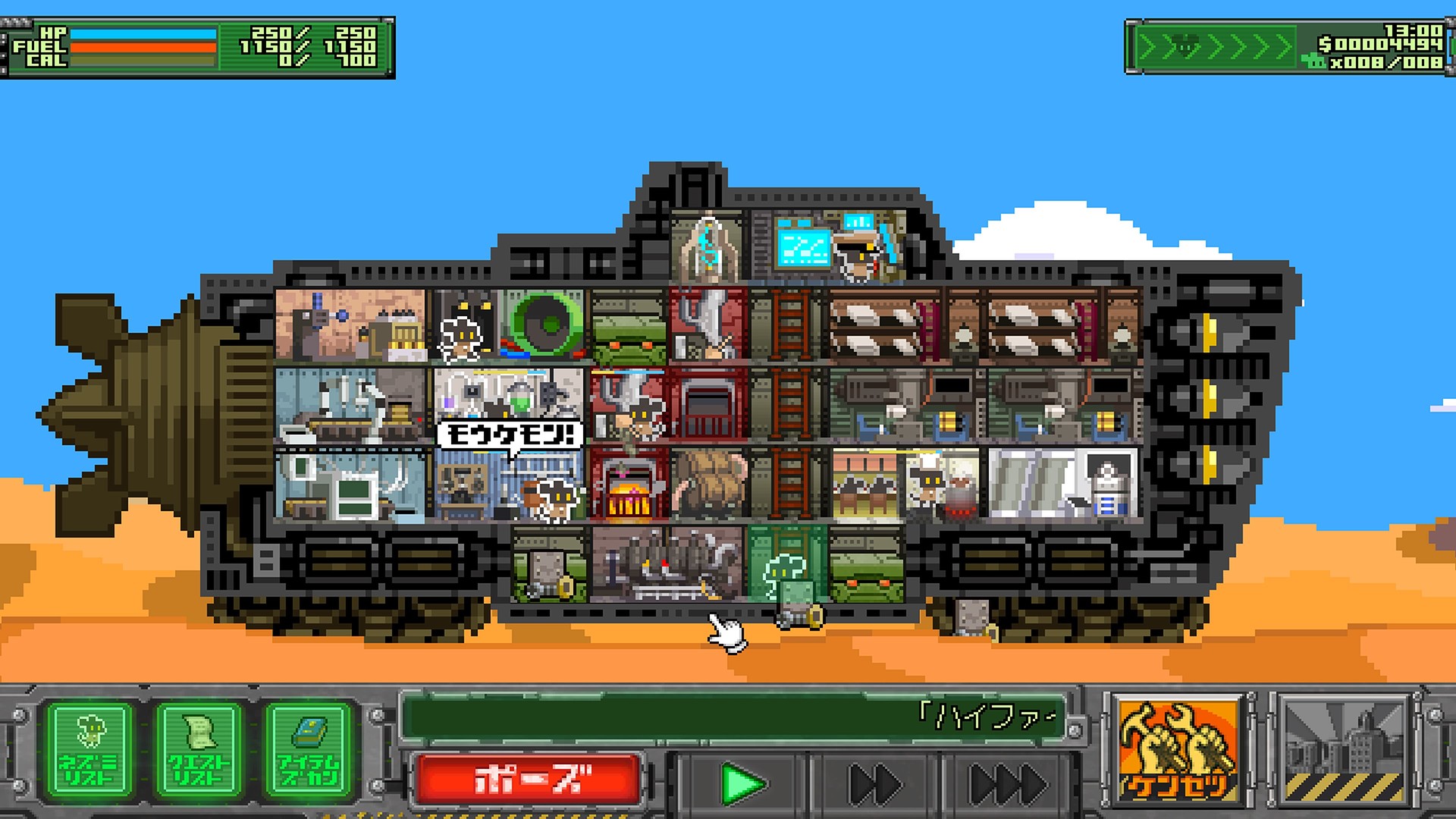Select triple fast-forward speed
The width and height of the screenshot is (1456, 819).
click(x=1008, y=784)
